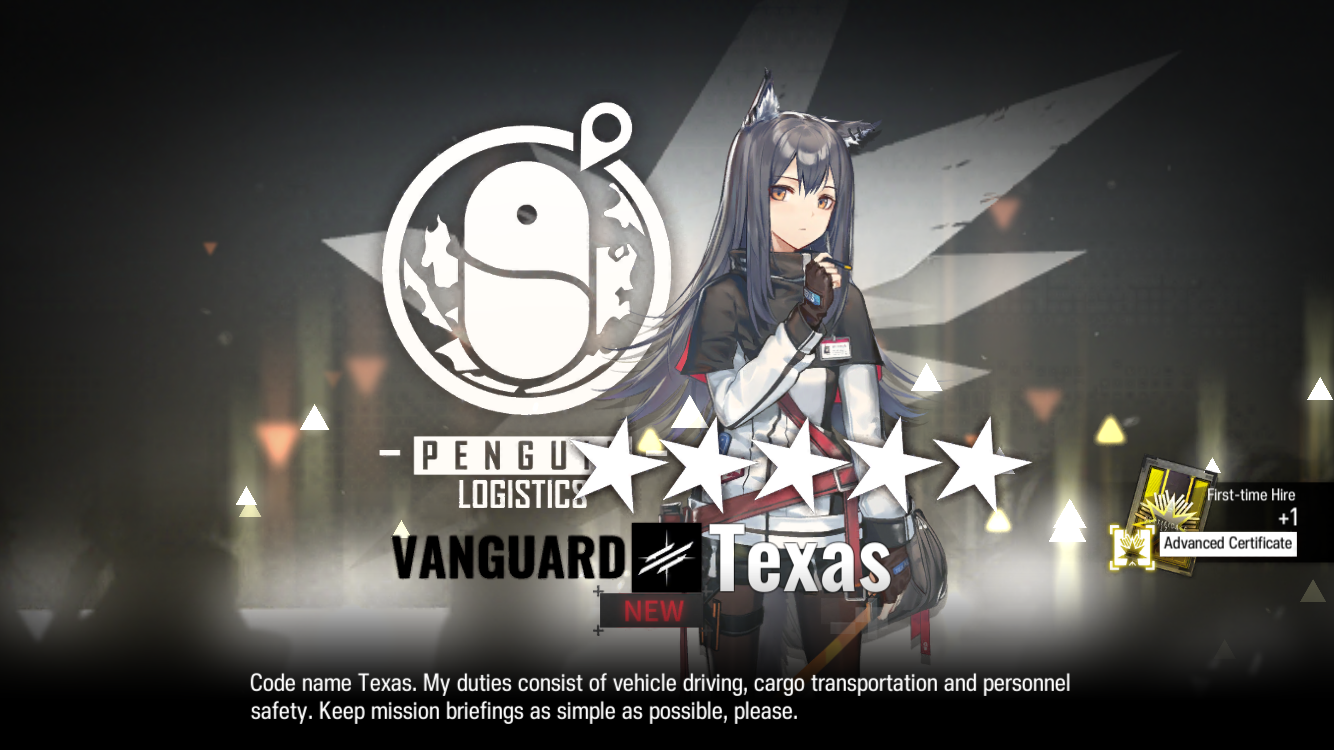
Task: Click the gold starburst badge on the certificate
Action: [x=1132, y=547]
